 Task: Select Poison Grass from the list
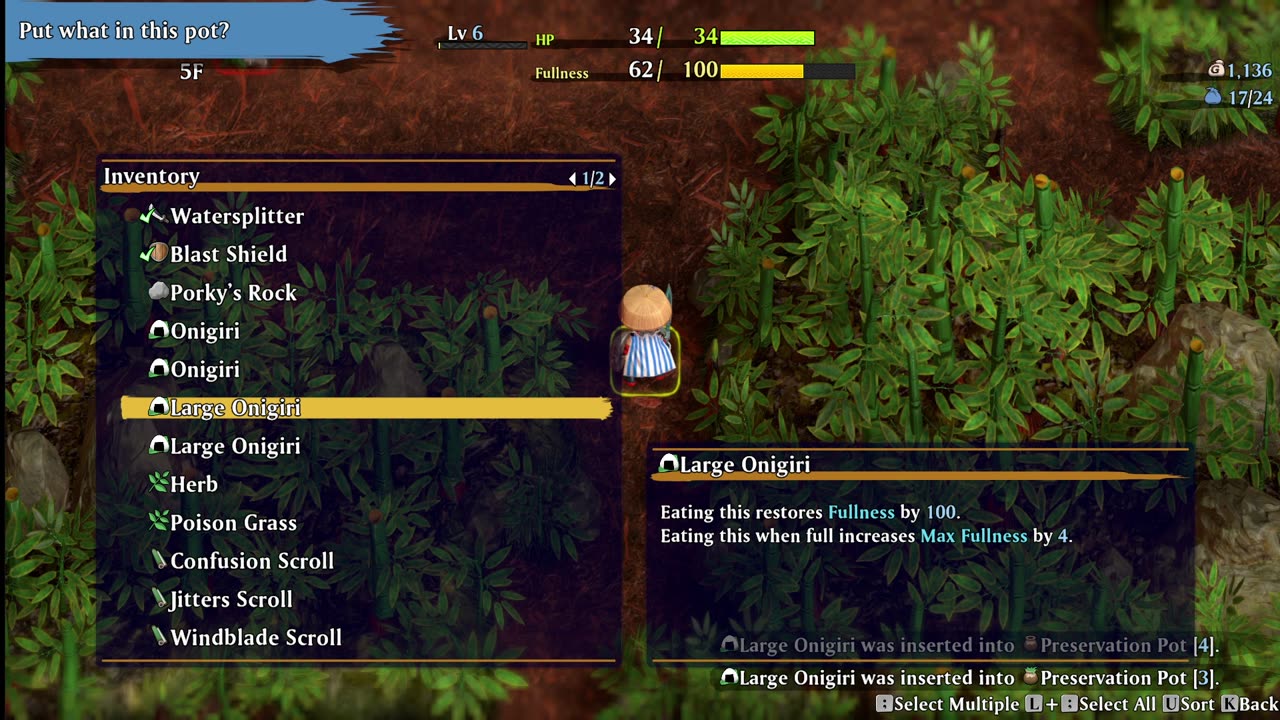pos(233,523)
